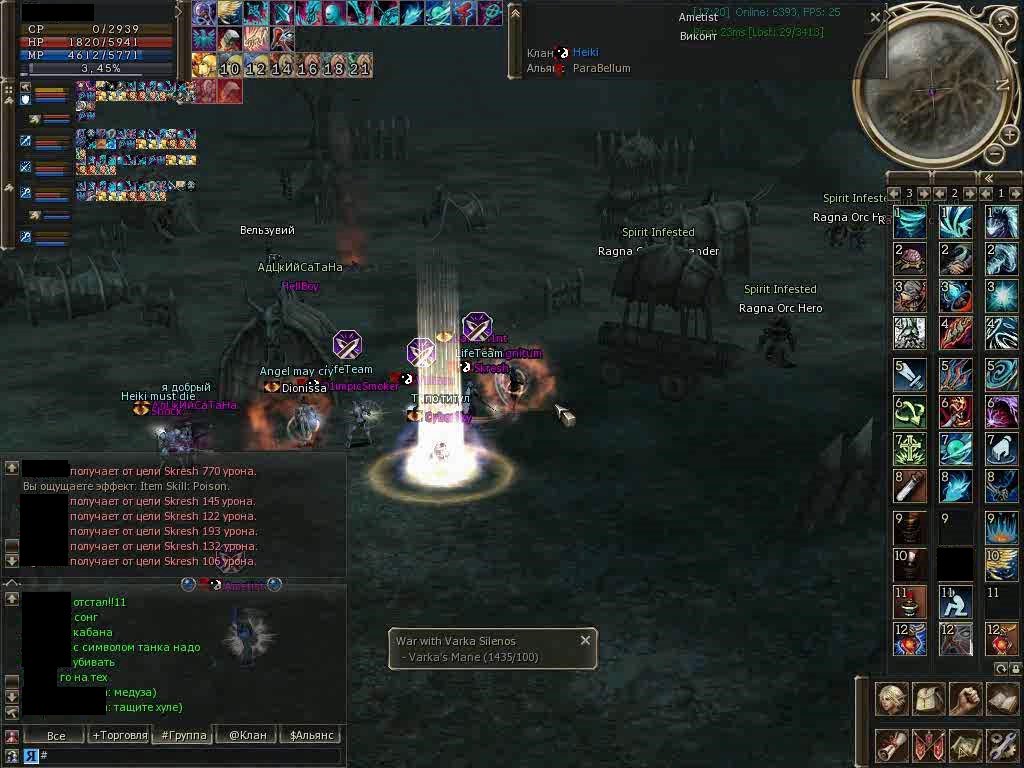
Task: Switch to the @Клан chat tab
Action: coord(248,735)
